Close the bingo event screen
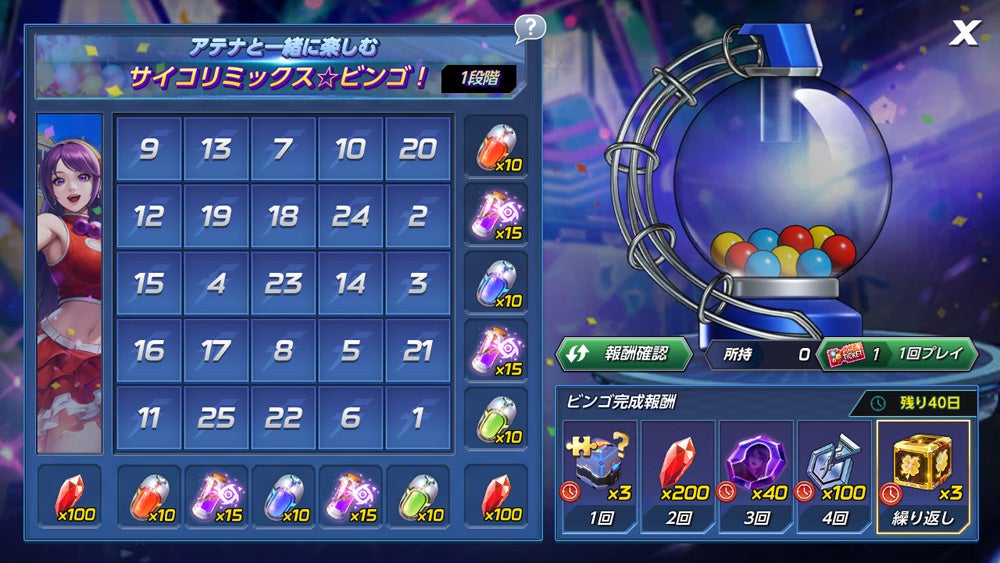Image resolution: width=1000 pixels, height=563 pixels. (964, 33)
